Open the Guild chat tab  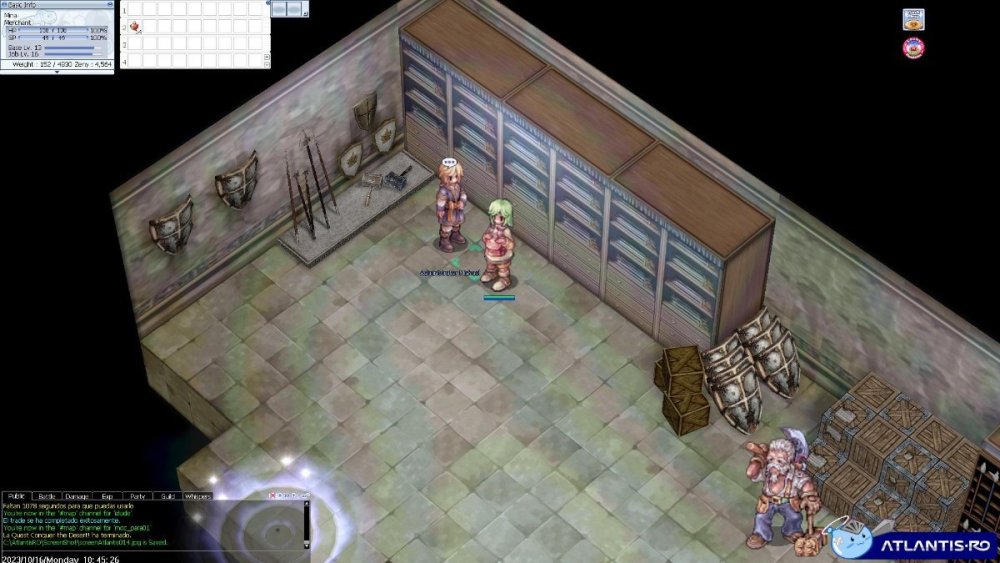[167, 496]
